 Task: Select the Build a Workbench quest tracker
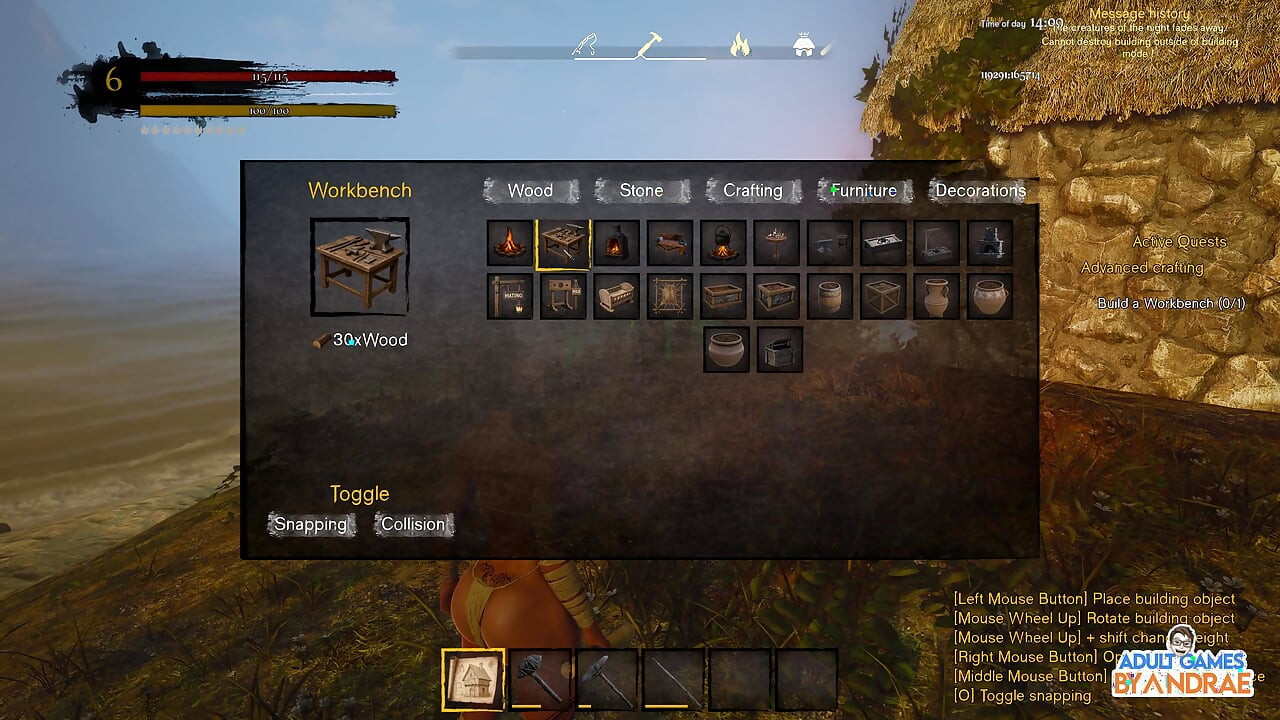tap(1171, 304)
